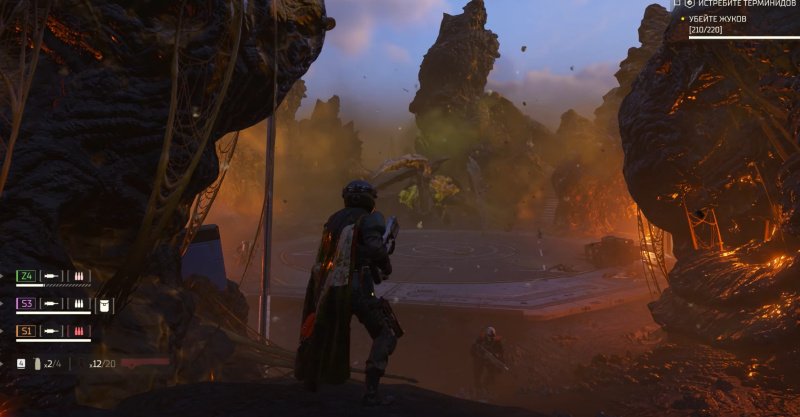Select squad member S3 tag

click(27, 304)
